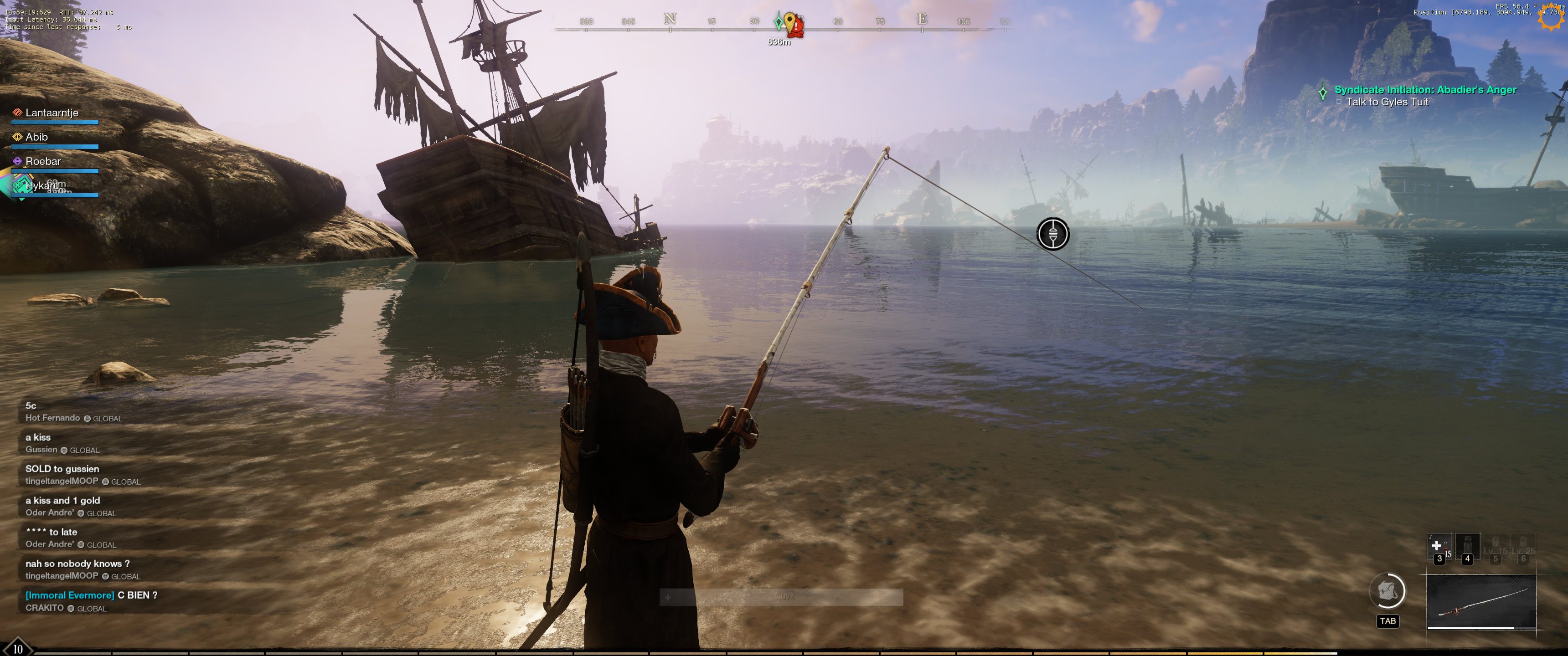Select the health potion quick slot

1439,548
